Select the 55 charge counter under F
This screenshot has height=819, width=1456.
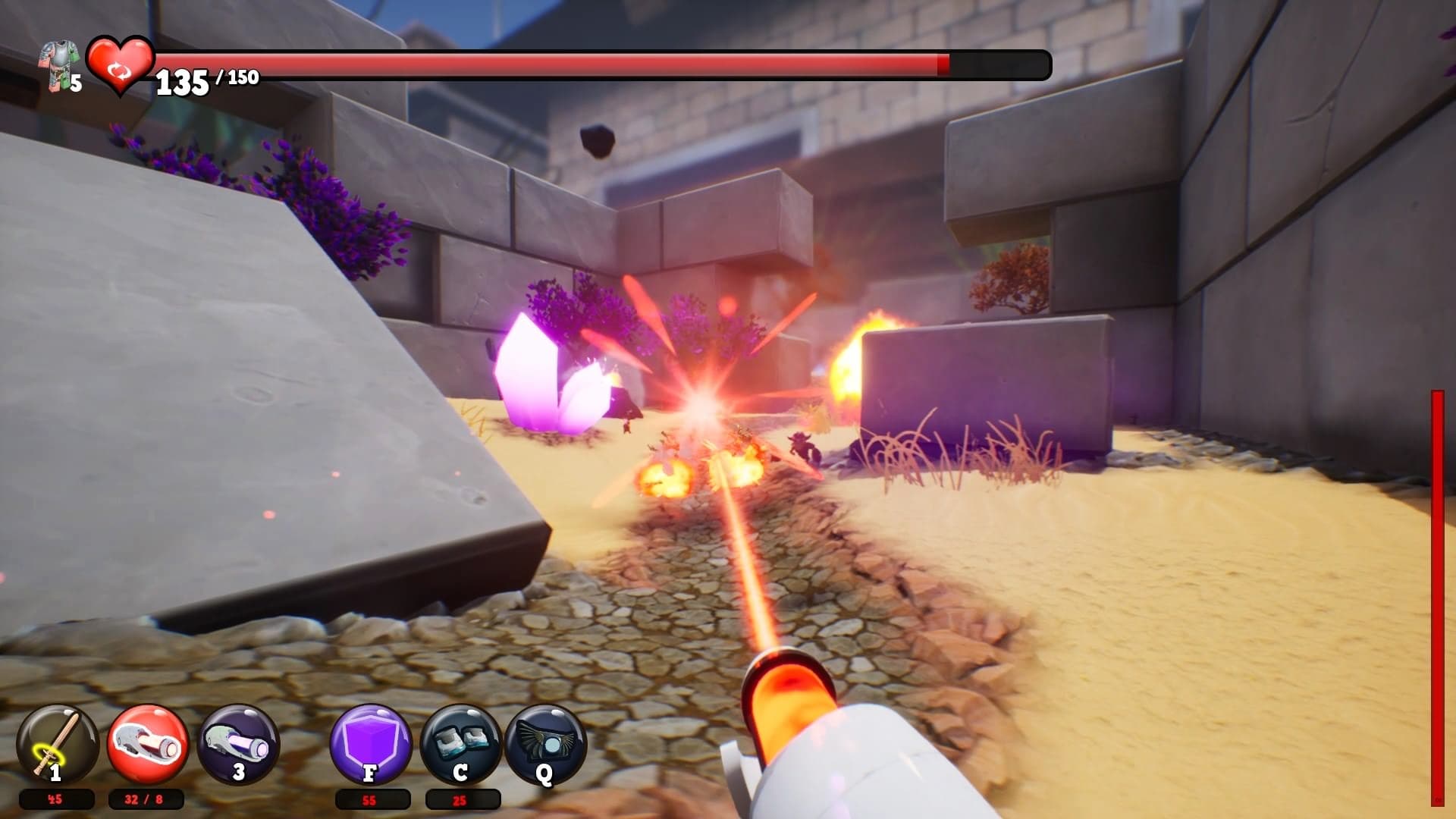(x=369, y=799)
